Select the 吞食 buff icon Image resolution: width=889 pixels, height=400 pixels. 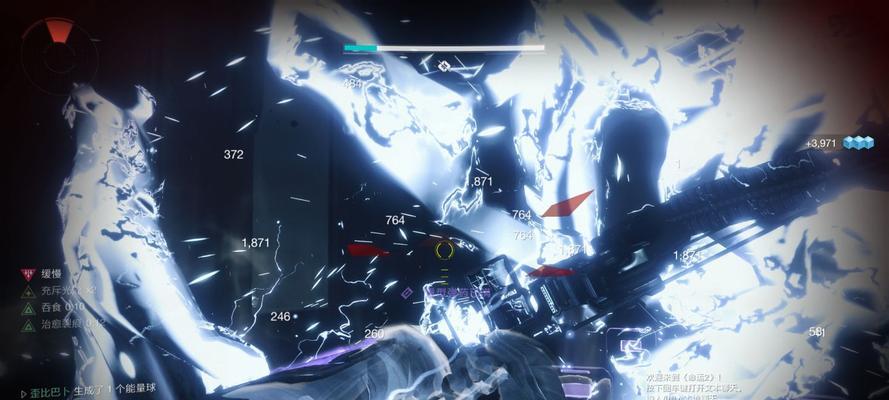tap(29, 307)
